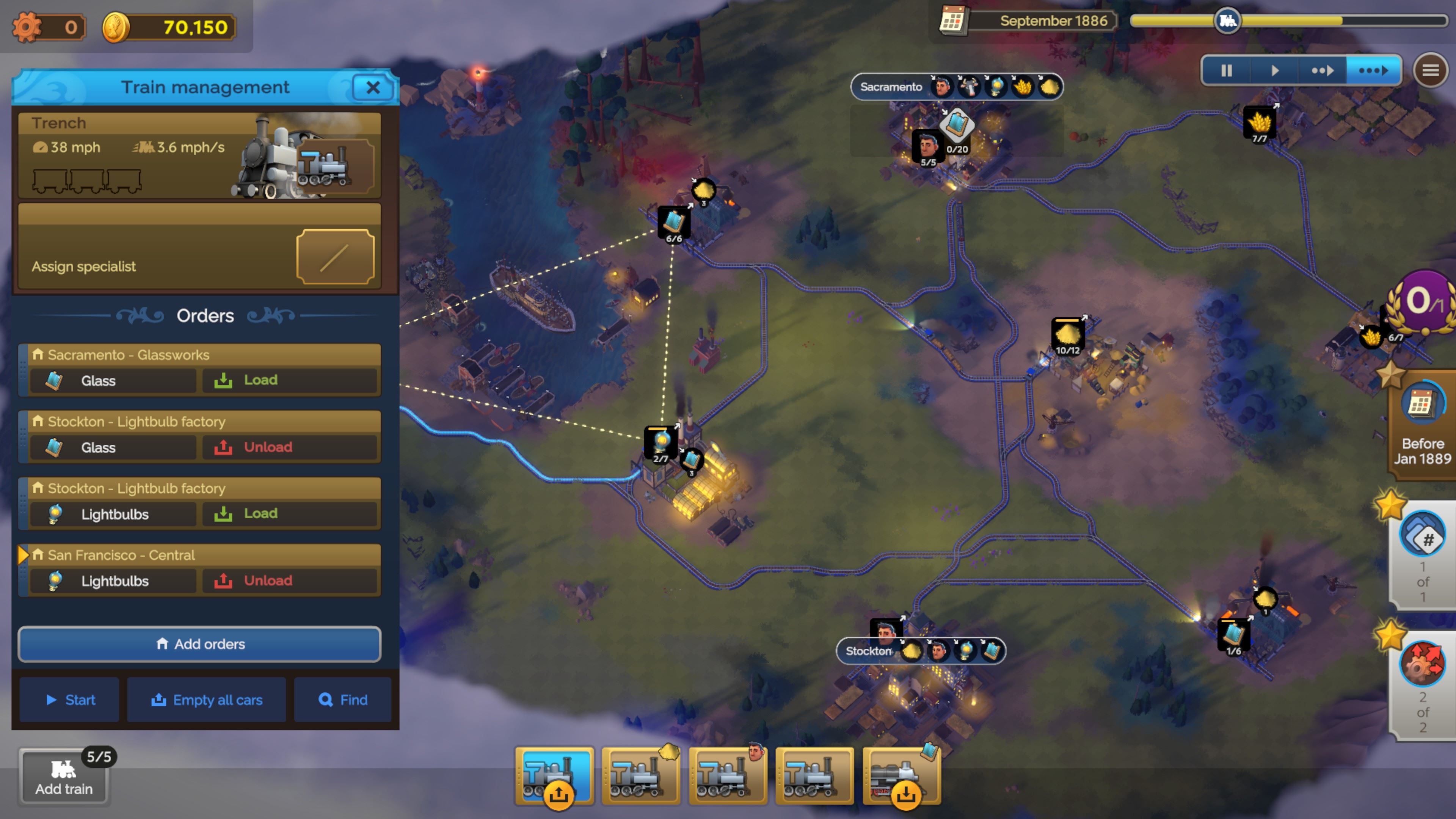Find the train on the map

(342, 700)
